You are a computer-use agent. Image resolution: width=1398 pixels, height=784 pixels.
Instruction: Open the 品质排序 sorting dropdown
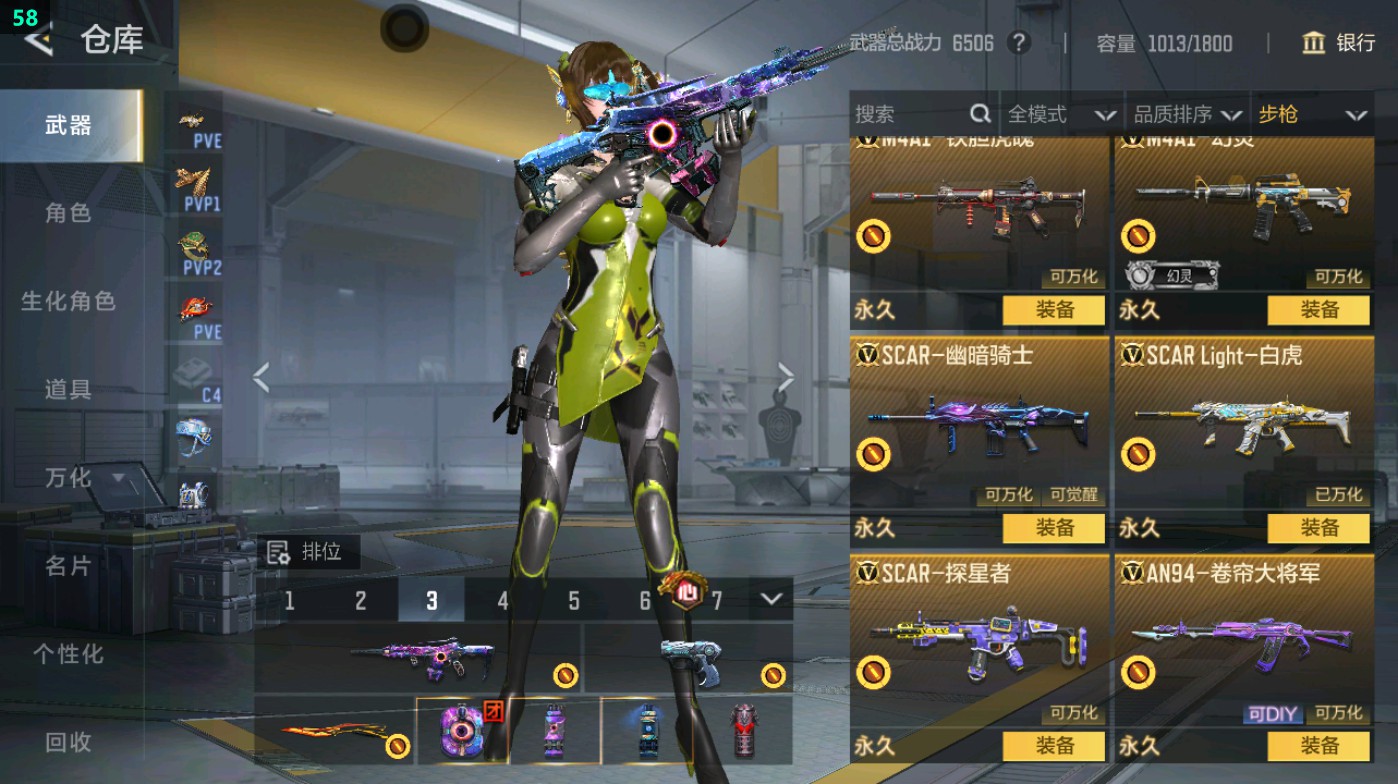click(x=1187, y=115)
